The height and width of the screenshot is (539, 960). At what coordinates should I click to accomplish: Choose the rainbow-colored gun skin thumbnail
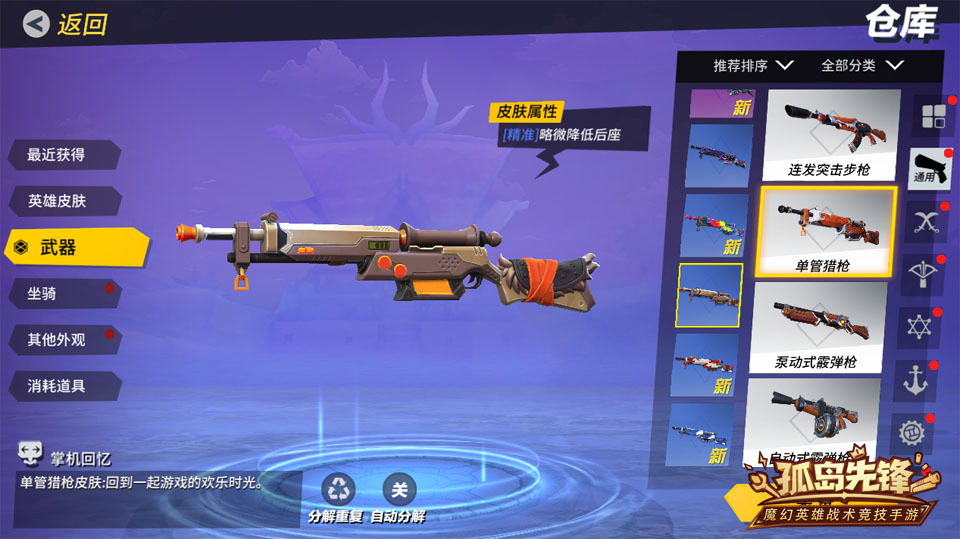coord(713,226)
